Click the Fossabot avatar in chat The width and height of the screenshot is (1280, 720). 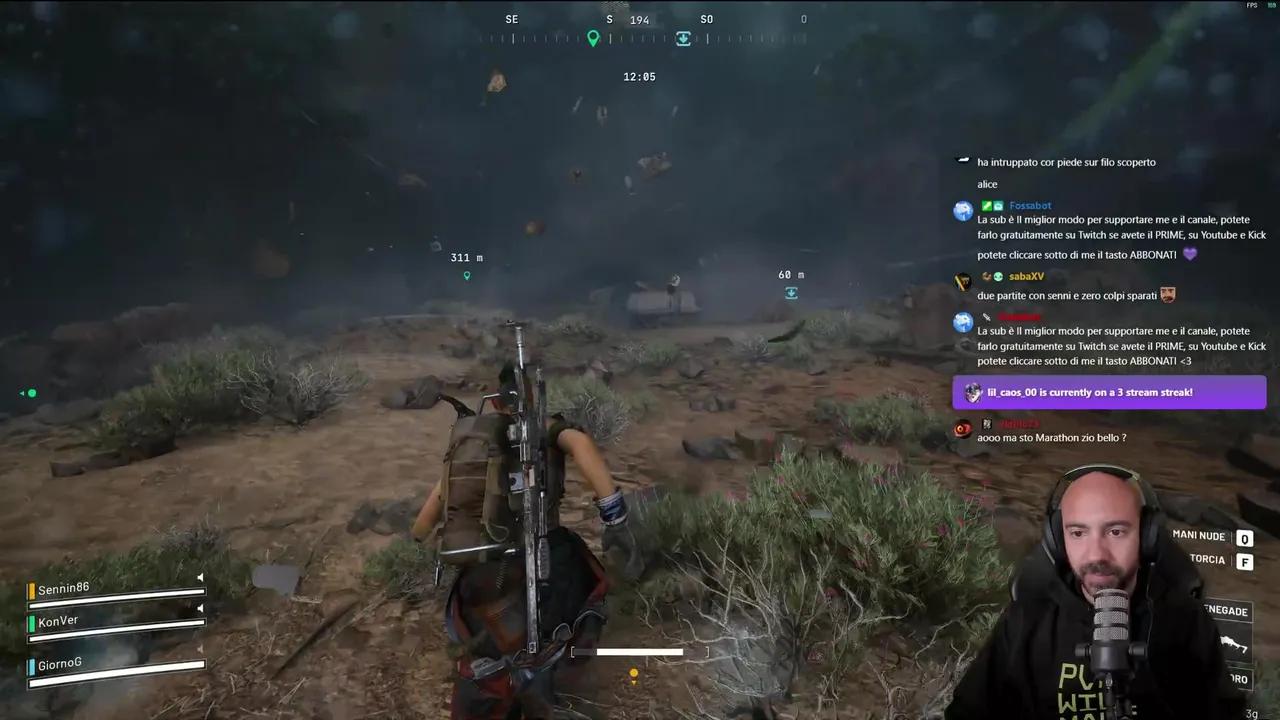(x=962, y=210)
